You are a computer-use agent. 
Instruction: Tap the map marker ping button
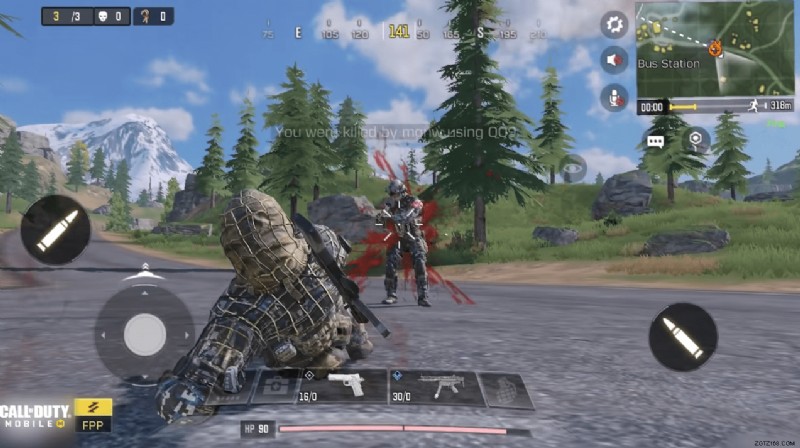click(695, 140)
